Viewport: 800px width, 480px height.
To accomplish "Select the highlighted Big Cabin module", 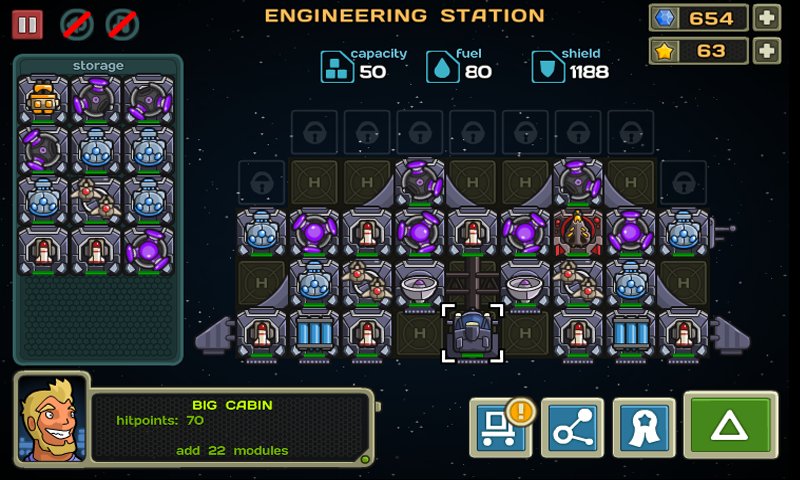I will click(x=472, y=334).
